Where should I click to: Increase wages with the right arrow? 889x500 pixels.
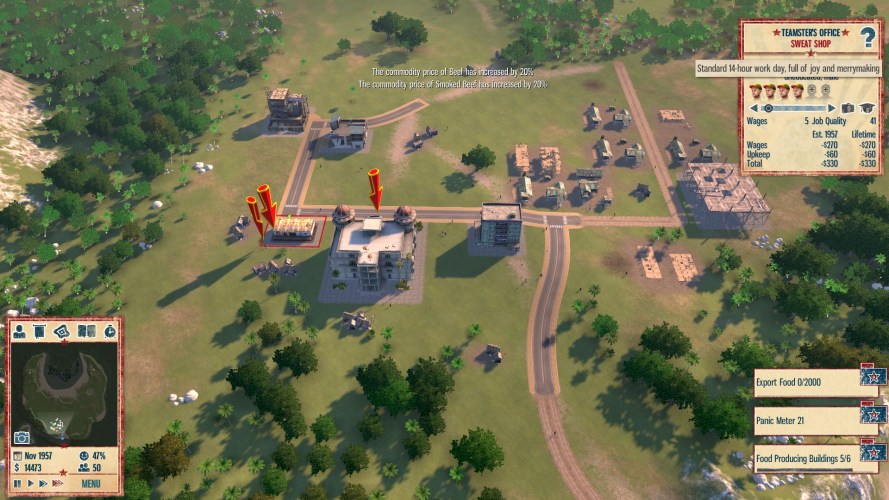832,107
